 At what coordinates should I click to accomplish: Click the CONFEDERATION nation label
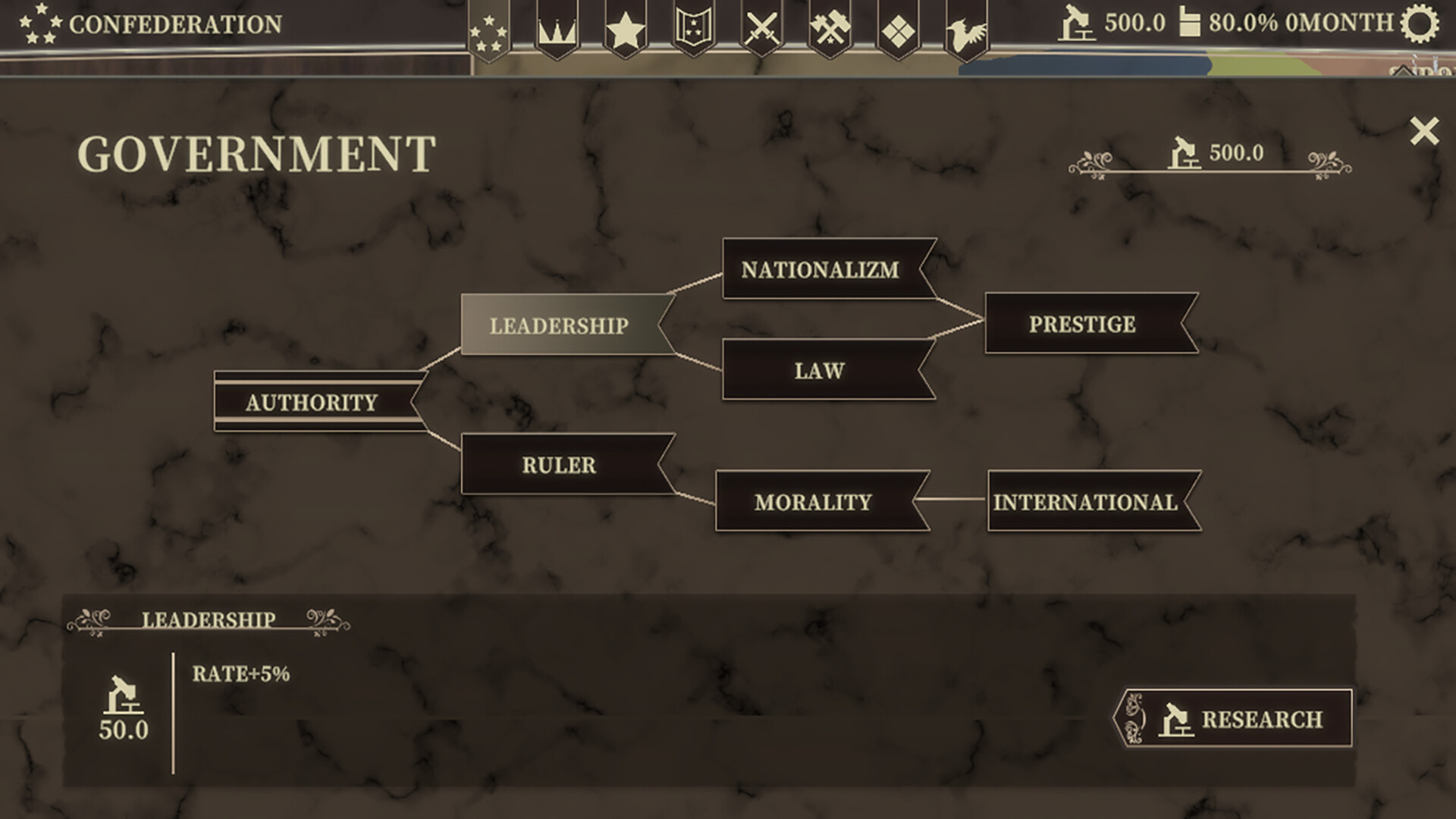176,24
